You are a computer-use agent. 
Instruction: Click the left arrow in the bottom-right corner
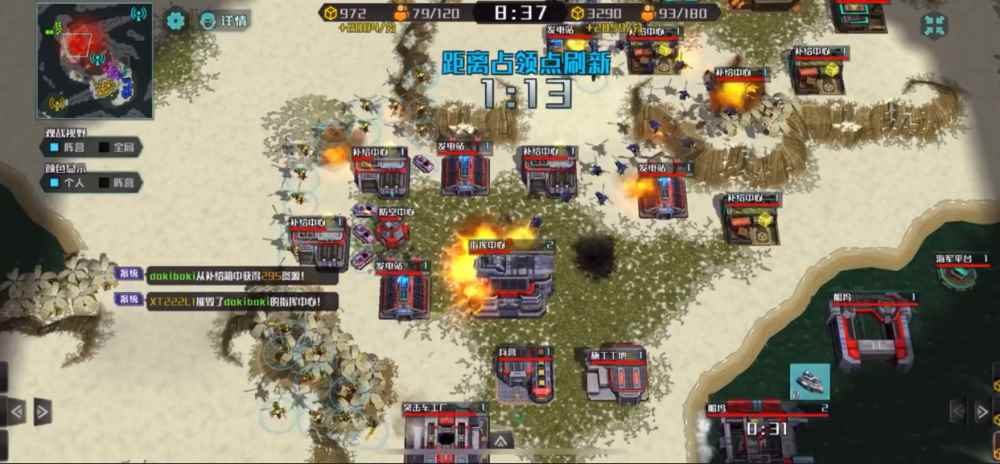click(957, 411)
